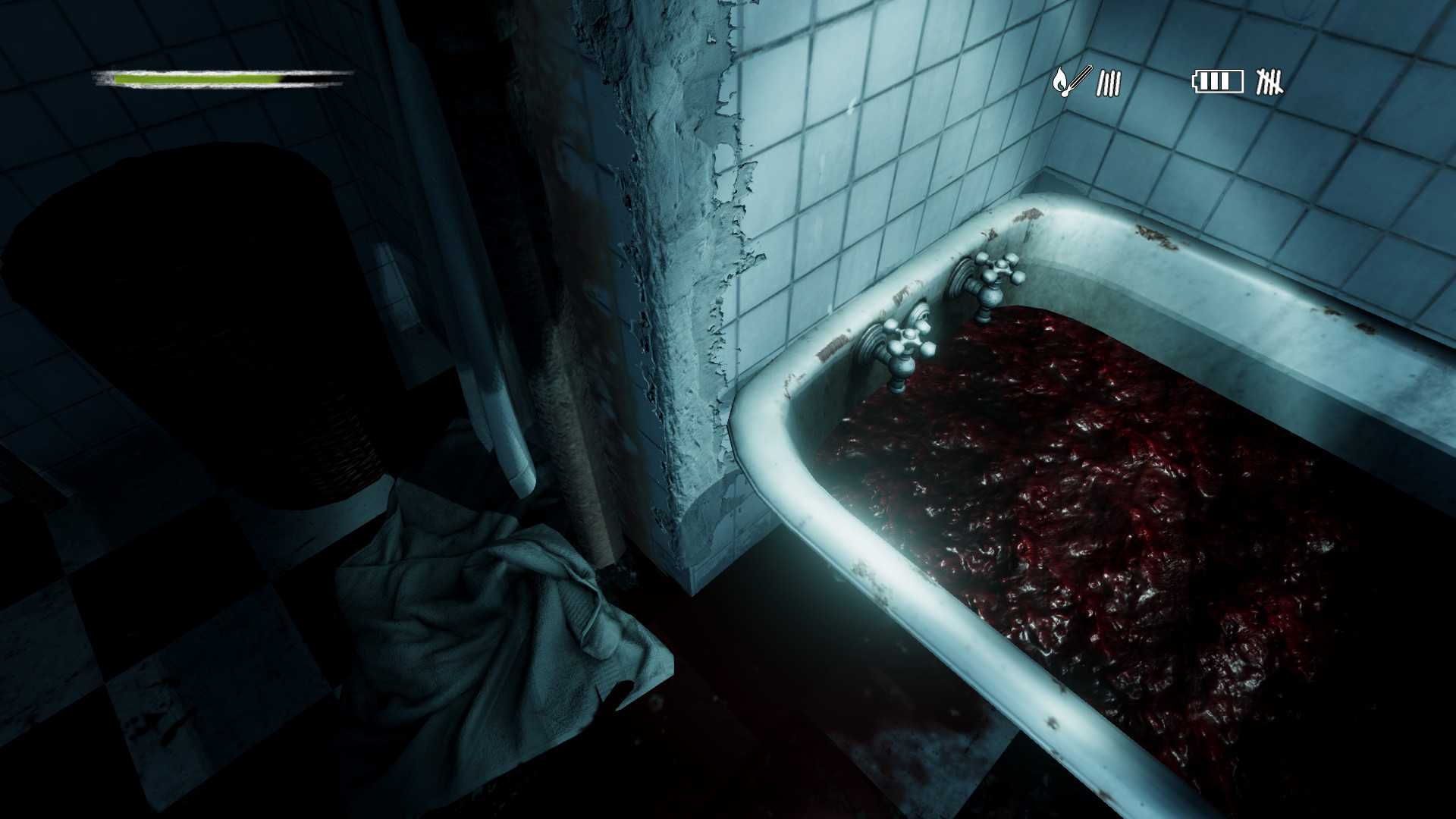Select the lit match icon

[x=1071, y=80]
